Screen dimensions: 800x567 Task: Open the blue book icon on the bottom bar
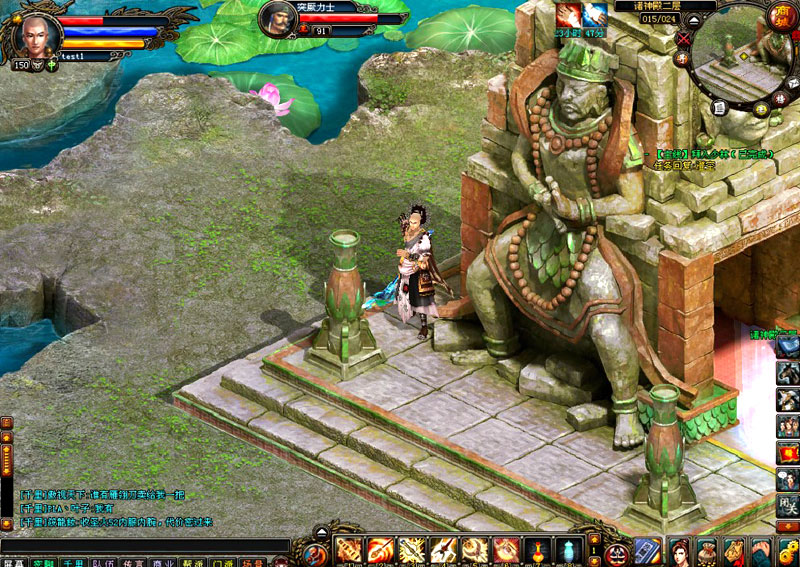[x=648, y=550]
